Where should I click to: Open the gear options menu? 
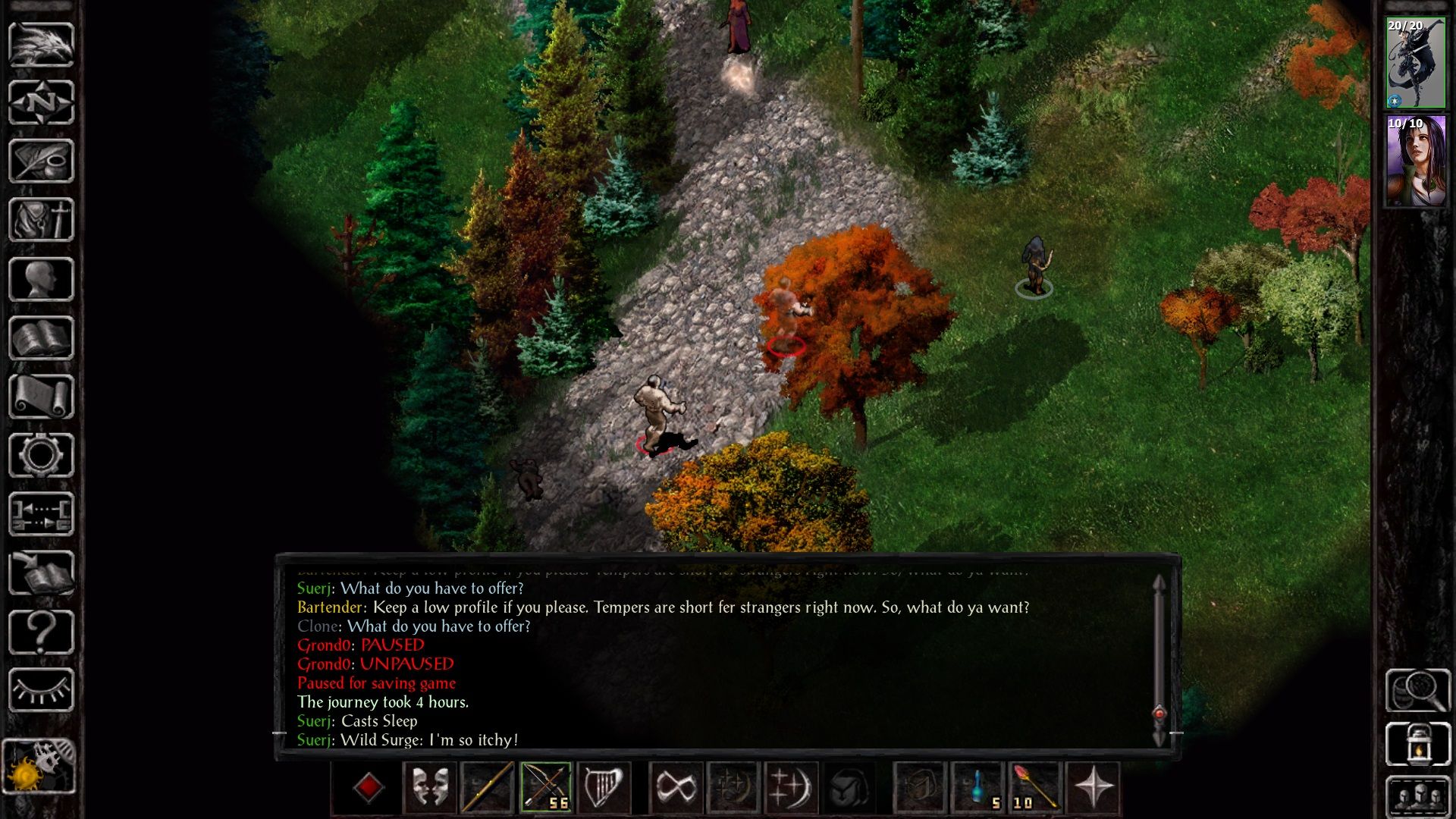(41, 455)
